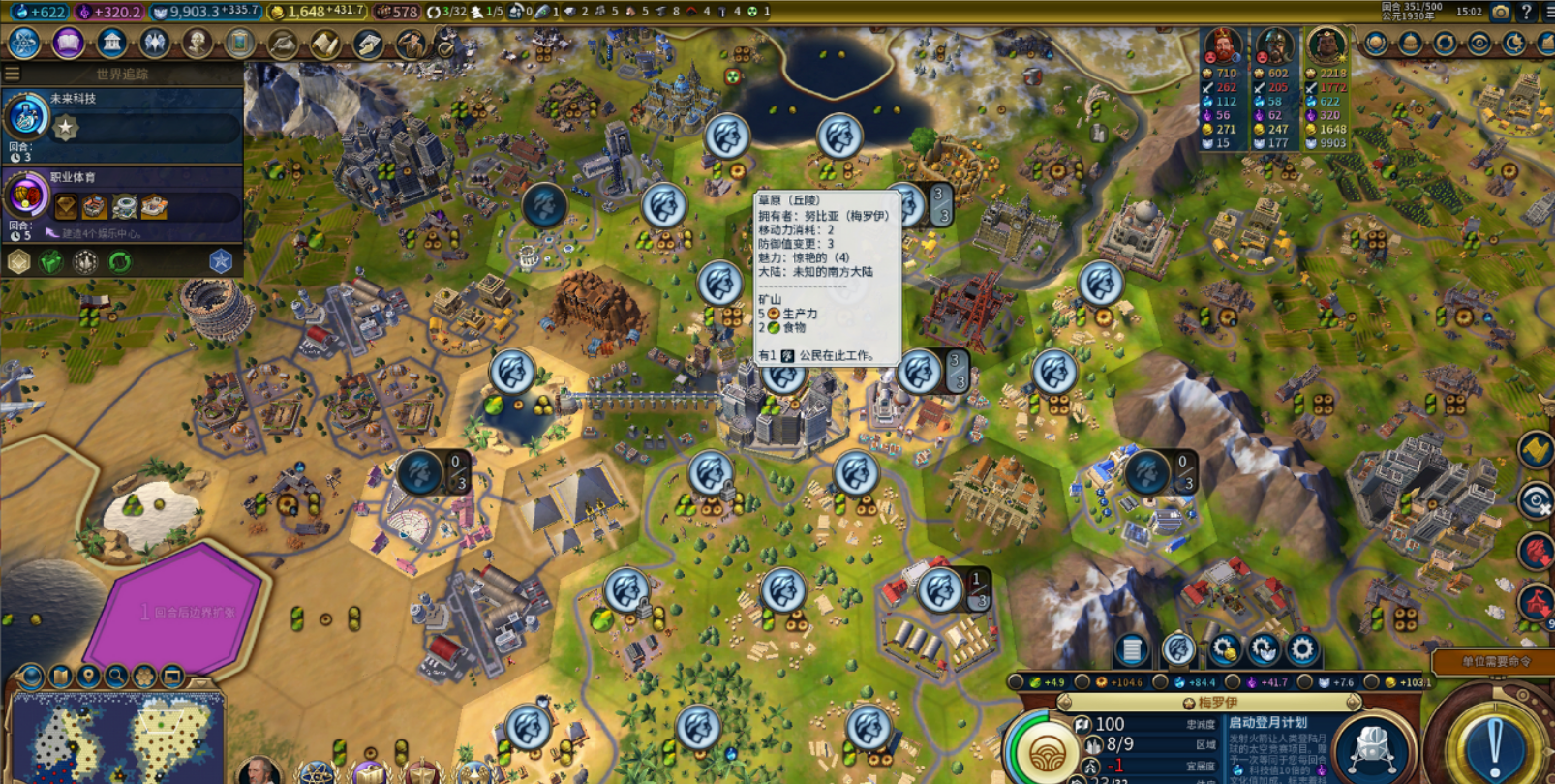This screenshot has height=784, width=1555.
Task: Take a screenshot with the camera button
Action: click(1500, 12)
